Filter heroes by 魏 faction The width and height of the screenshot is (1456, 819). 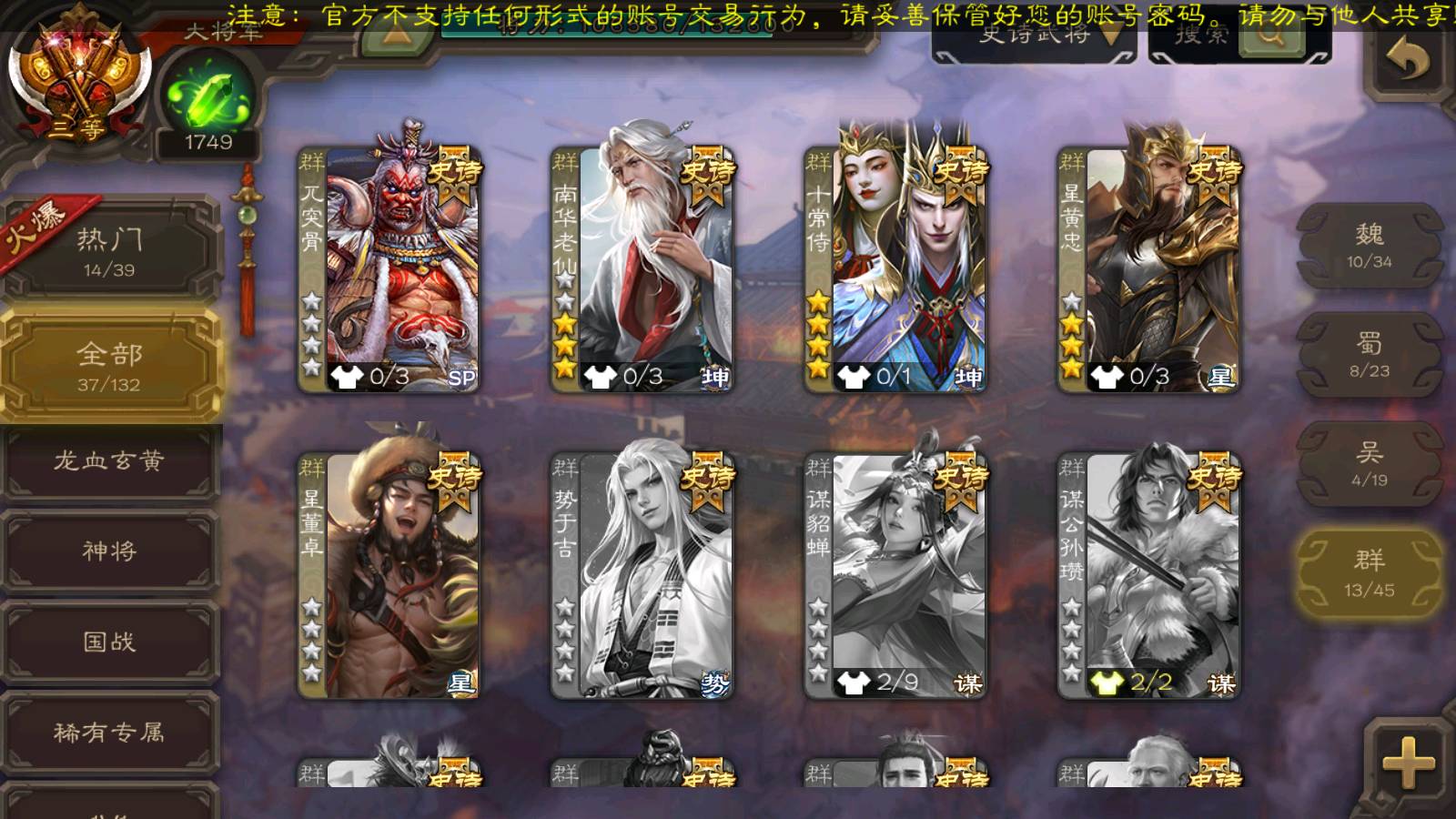[1370, 246]
